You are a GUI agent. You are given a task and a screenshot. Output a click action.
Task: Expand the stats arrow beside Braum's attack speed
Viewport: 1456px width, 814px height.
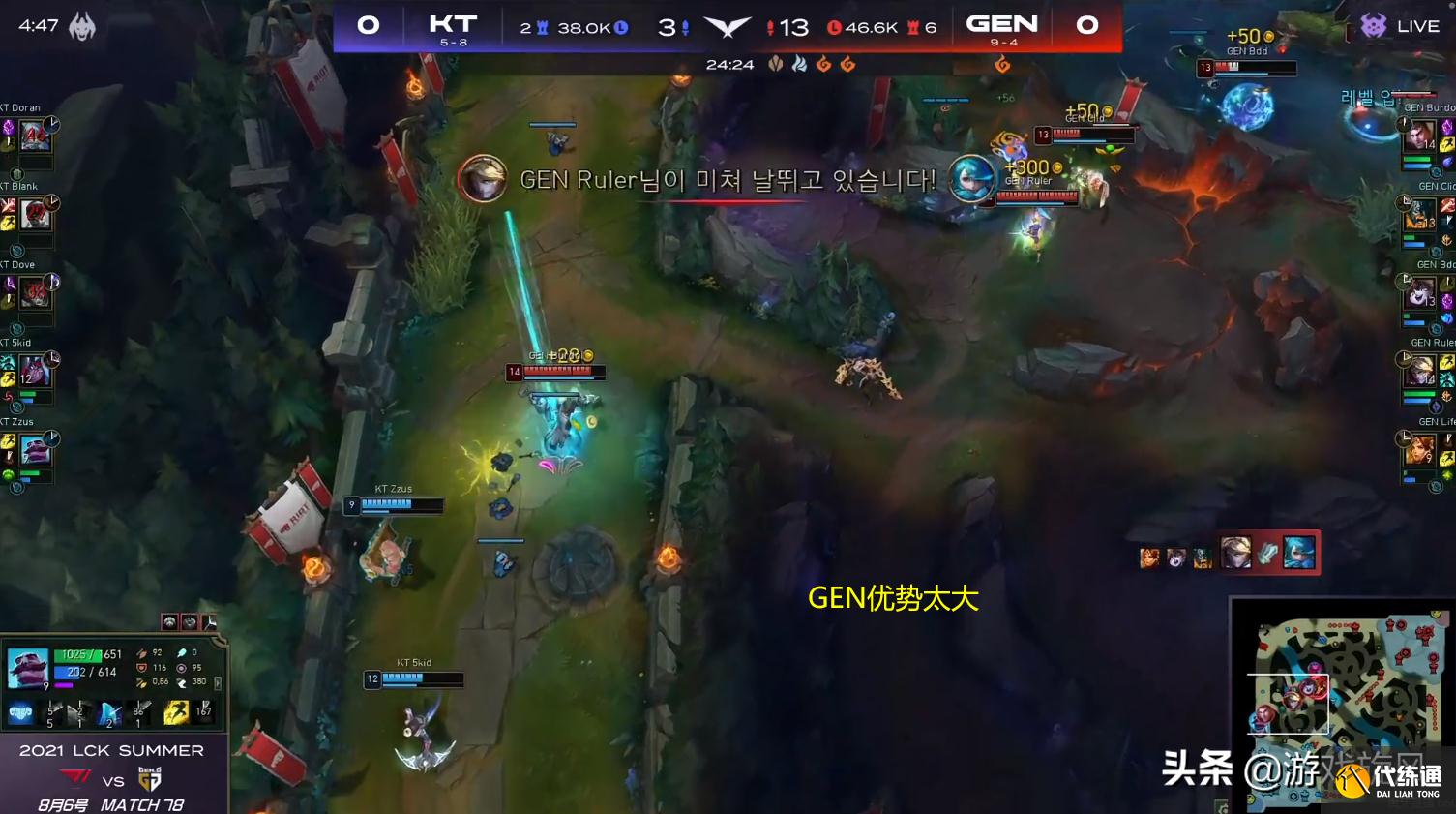218,681
